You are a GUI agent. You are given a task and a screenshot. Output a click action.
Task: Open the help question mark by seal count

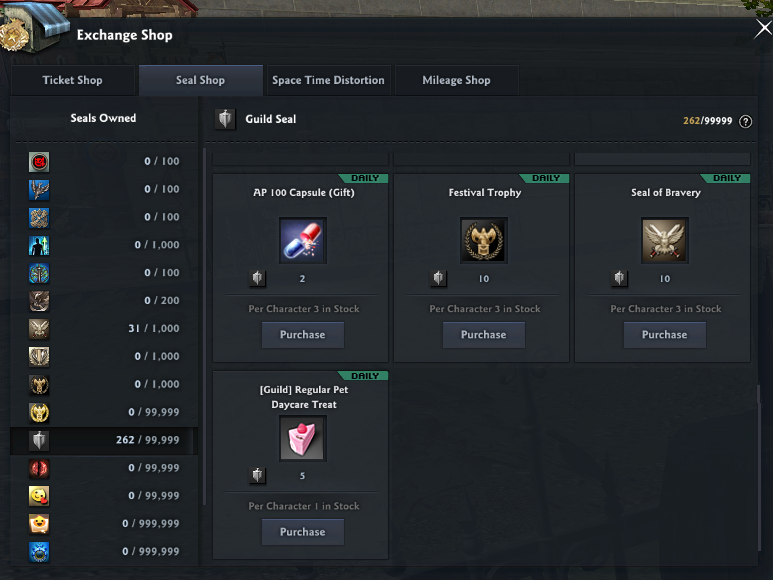[x=745, y=122]
